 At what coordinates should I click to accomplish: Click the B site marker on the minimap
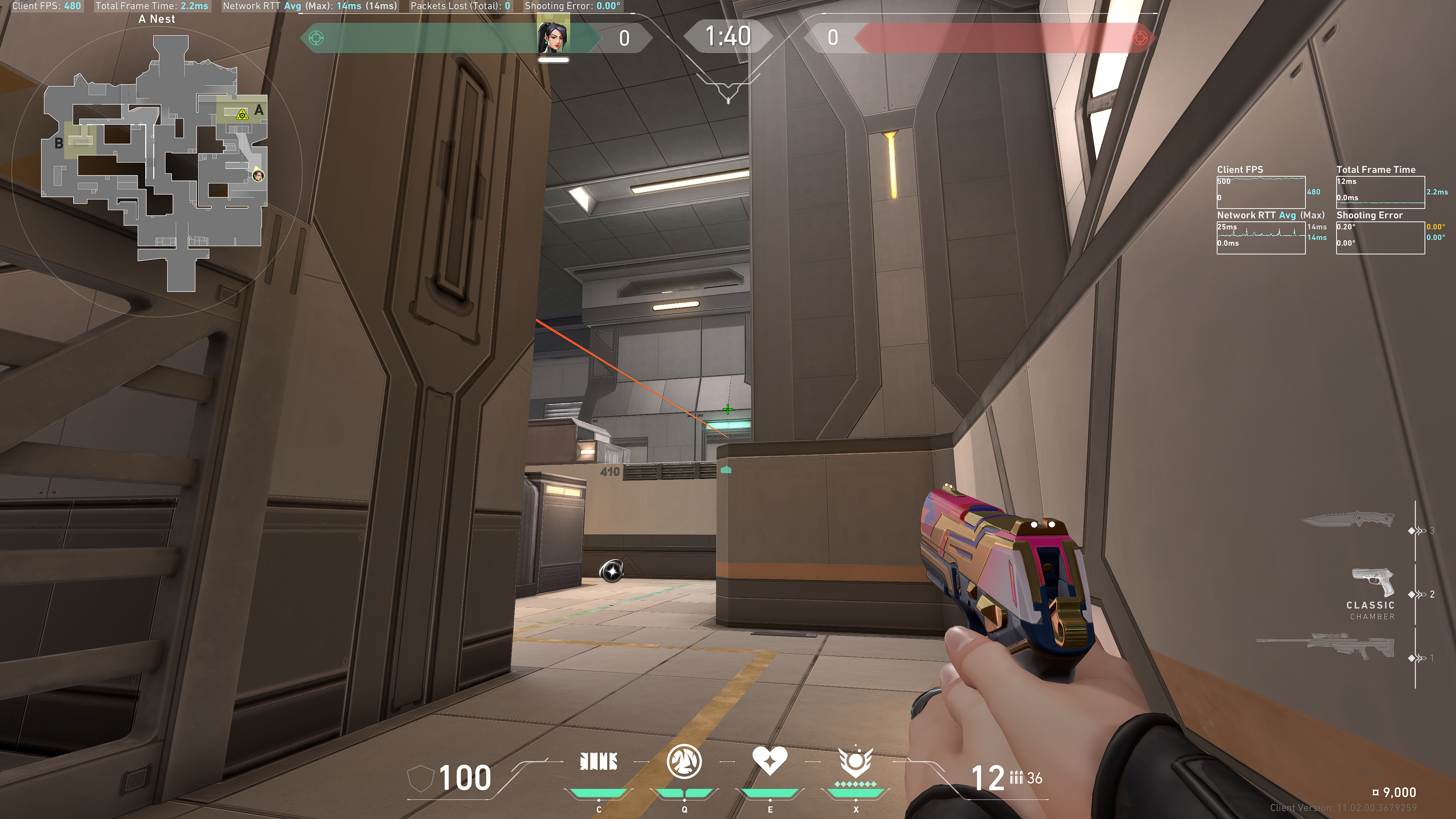point(58,144)
